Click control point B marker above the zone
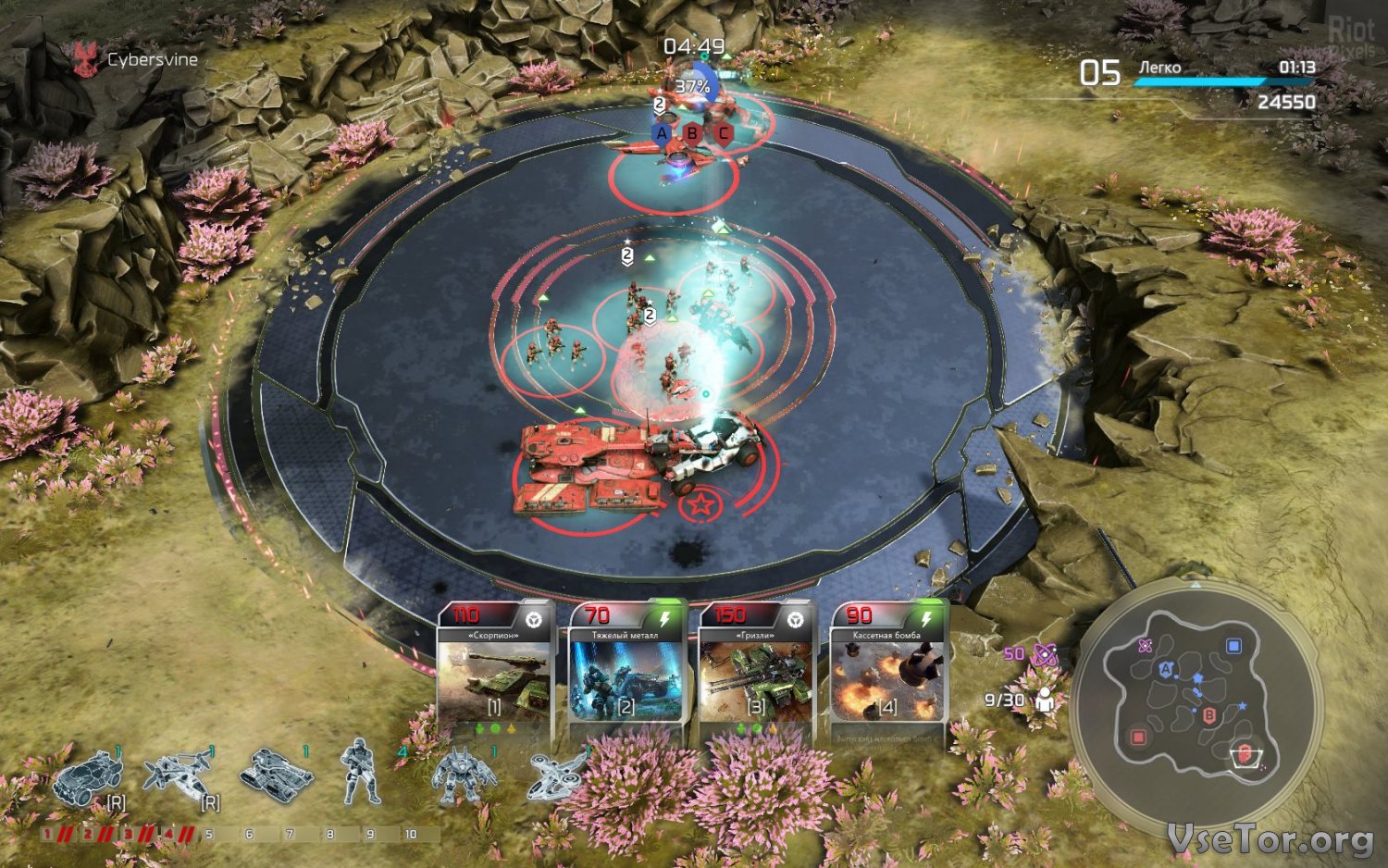This screenshot has height=868, width=1388. [692, 133]
